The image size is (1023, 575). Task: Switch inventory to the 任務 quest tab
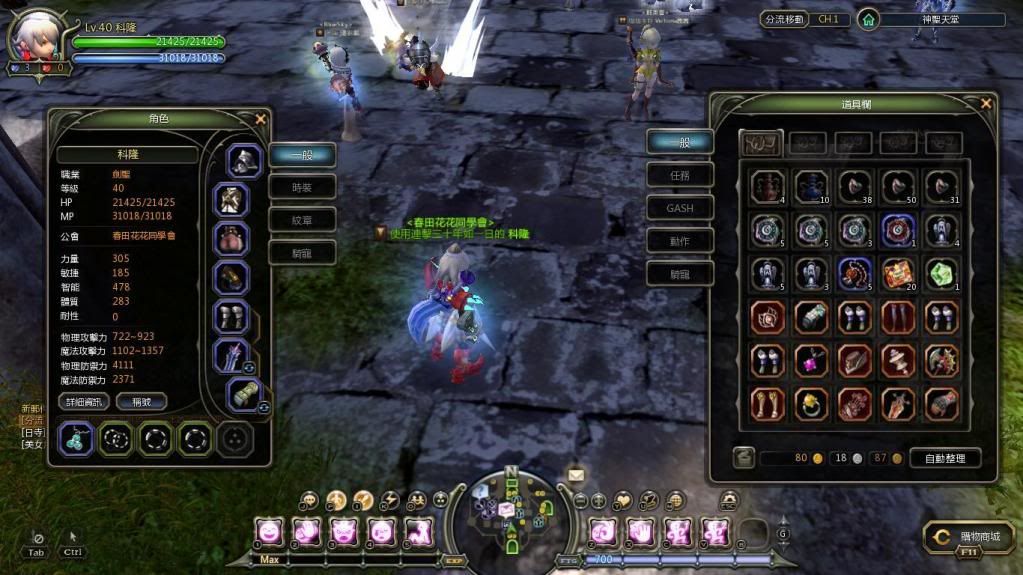pos(679,175)
